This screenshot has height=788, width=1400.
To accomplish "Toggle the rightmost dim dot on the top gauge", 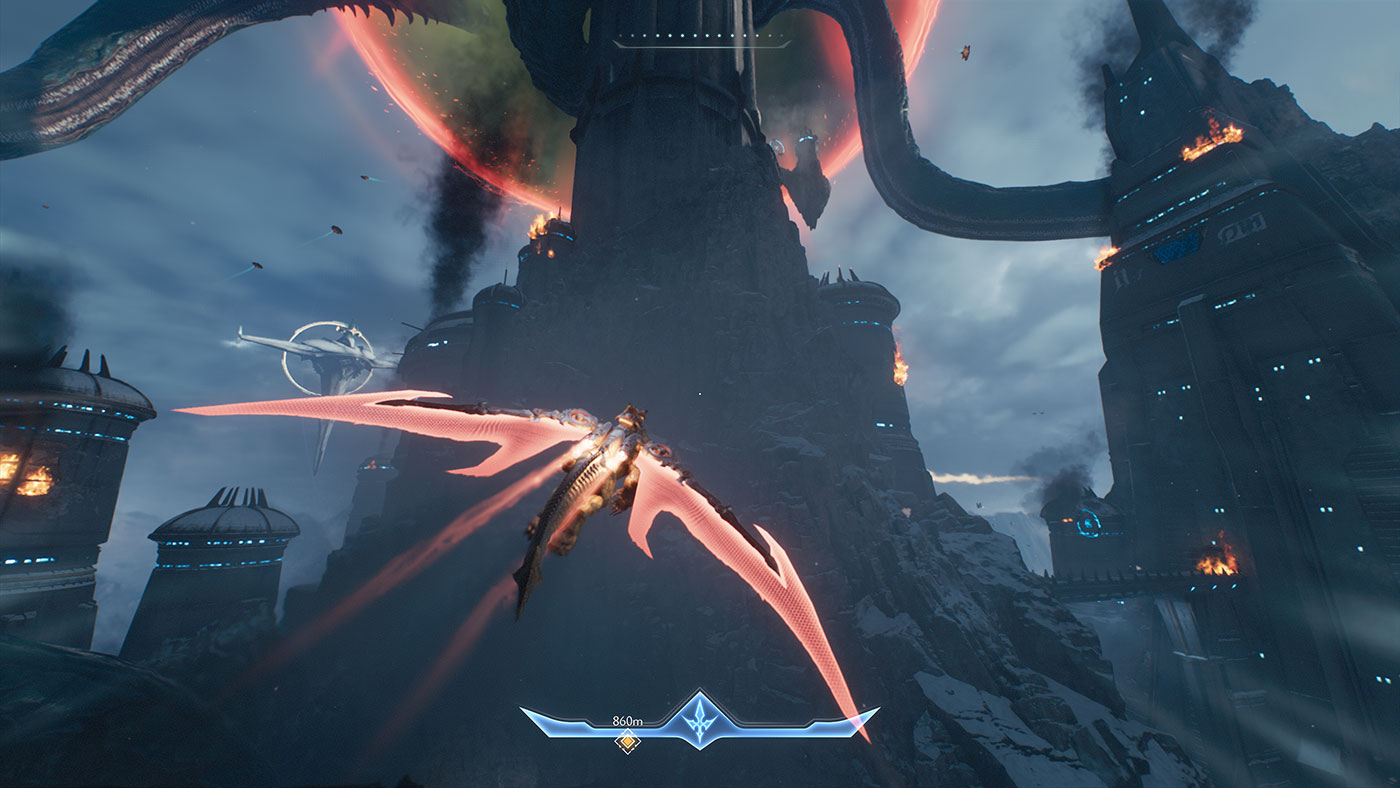I will [781, 35].
